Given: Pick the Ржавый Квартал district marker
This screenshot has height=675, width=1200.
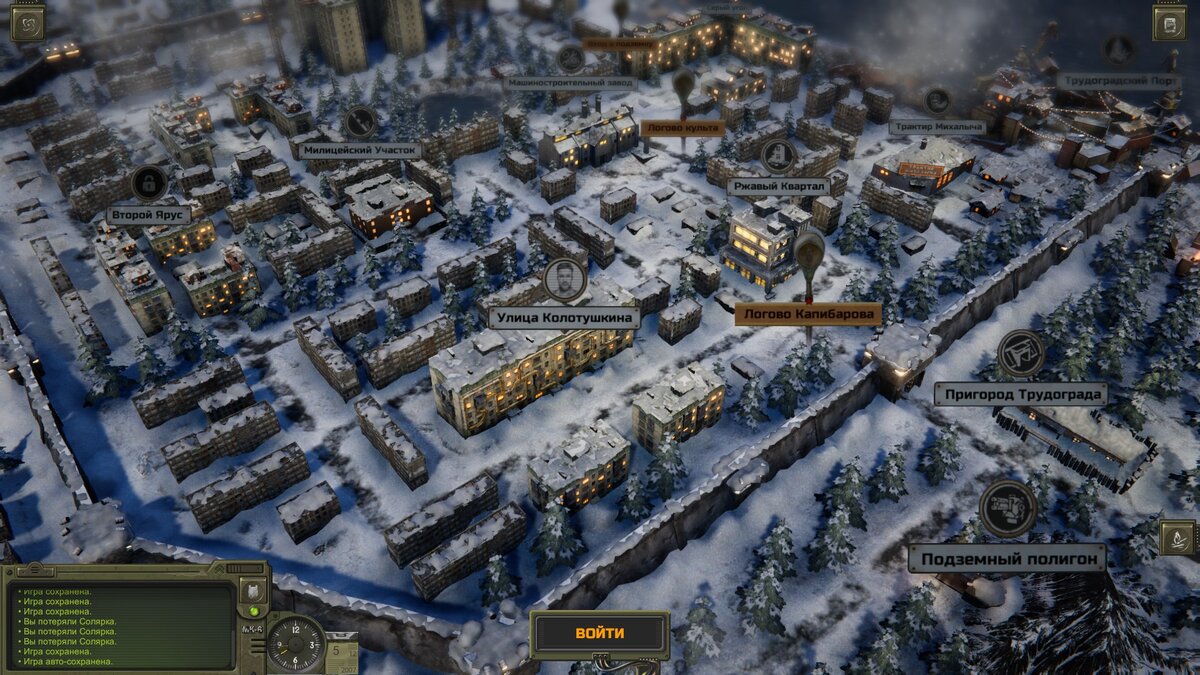Looking at the screenshot, I should pyautogui.click(x=778, y=186).
